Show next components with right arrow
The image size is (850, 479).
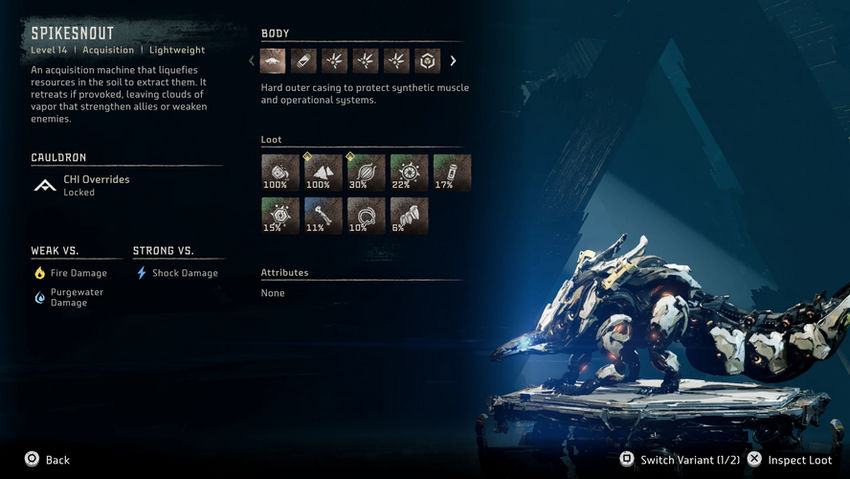click(x=453, y=61)
